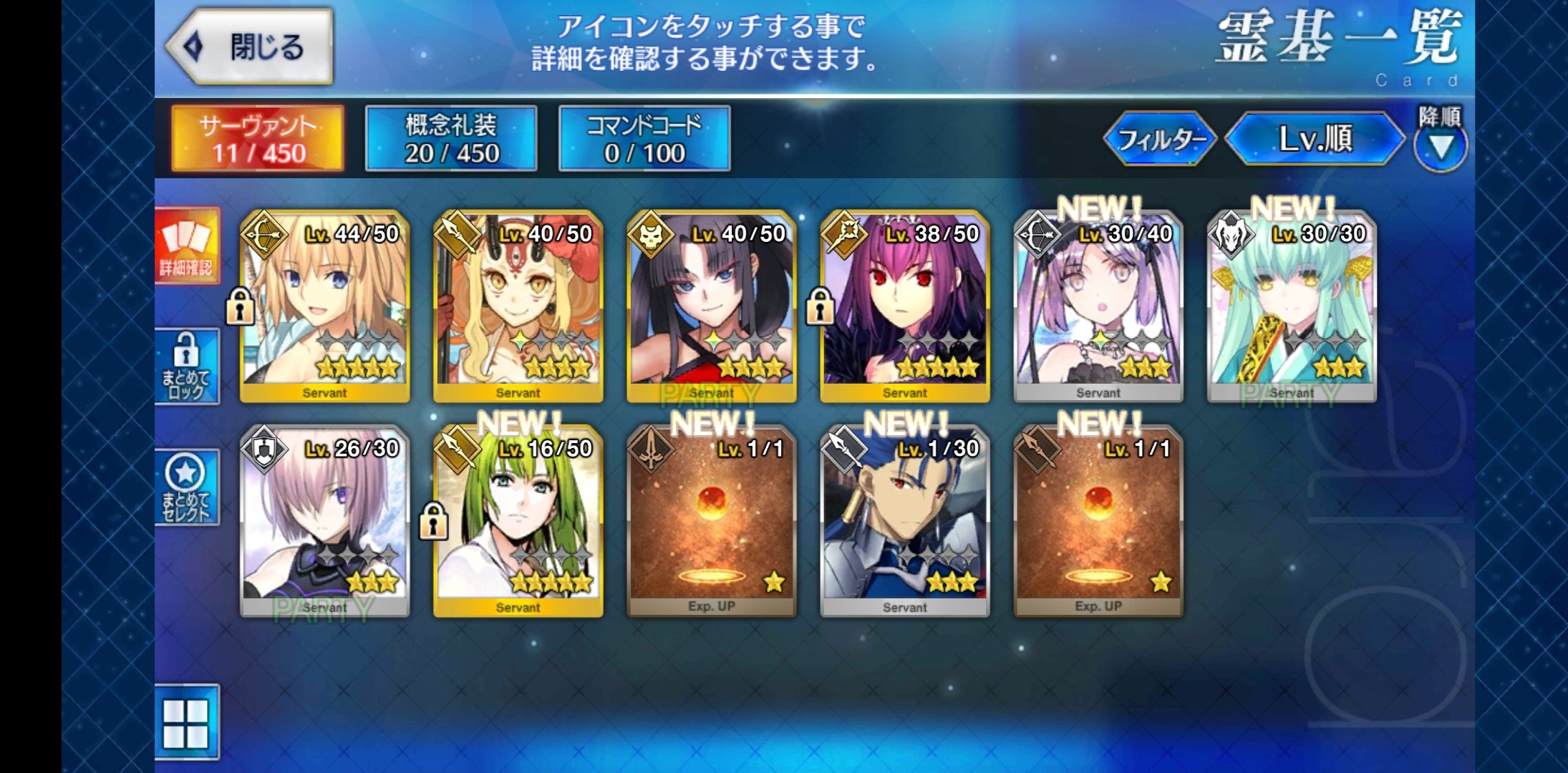Switch to the サーヴァント tab
The image size is (1568, 773).
coord(258,139)
